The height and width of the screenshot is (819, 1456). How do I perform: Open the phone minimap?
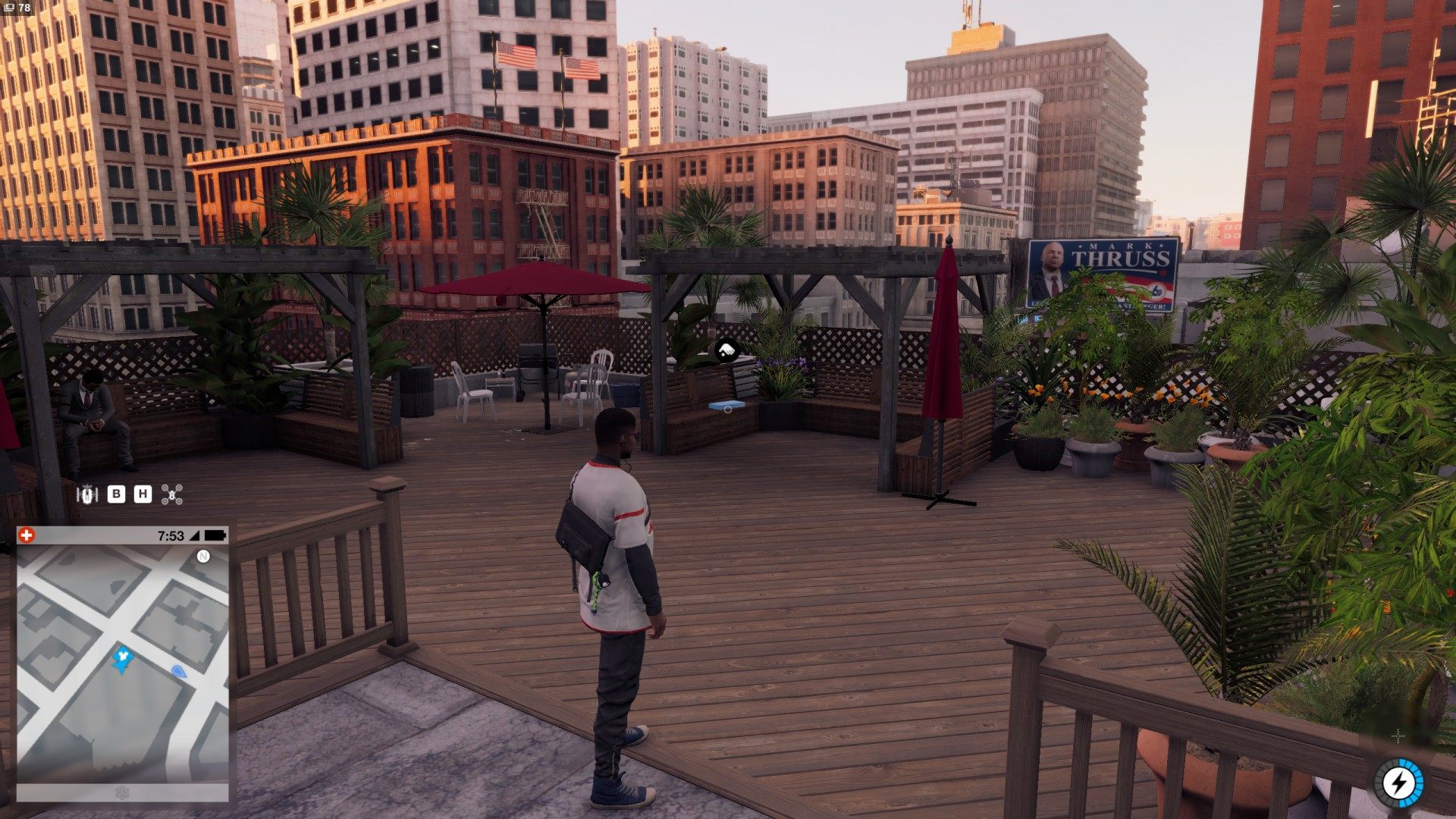tap(122, 664)
